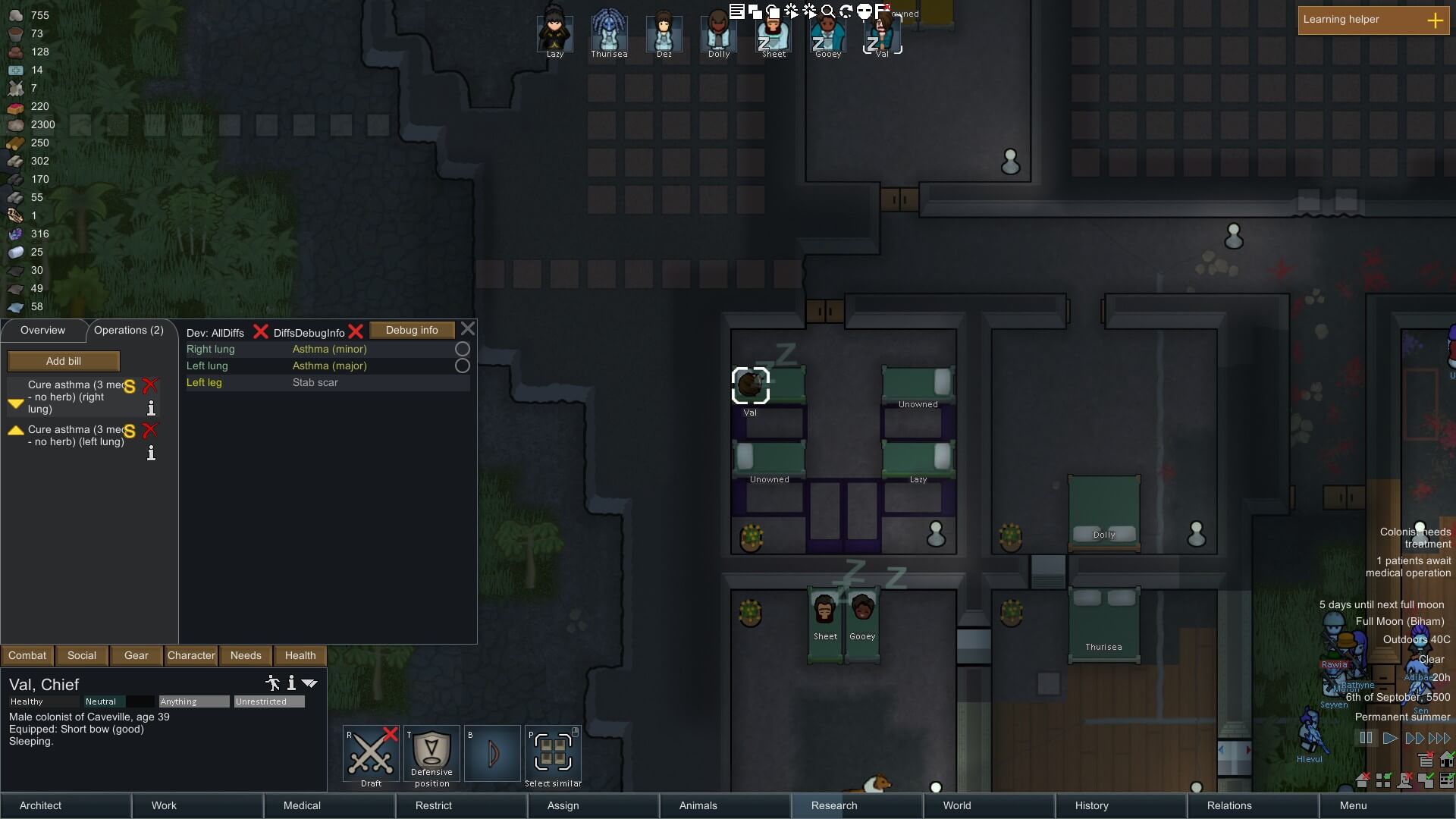
Task: Show Val's Needs tab
Action: [246, 655]
